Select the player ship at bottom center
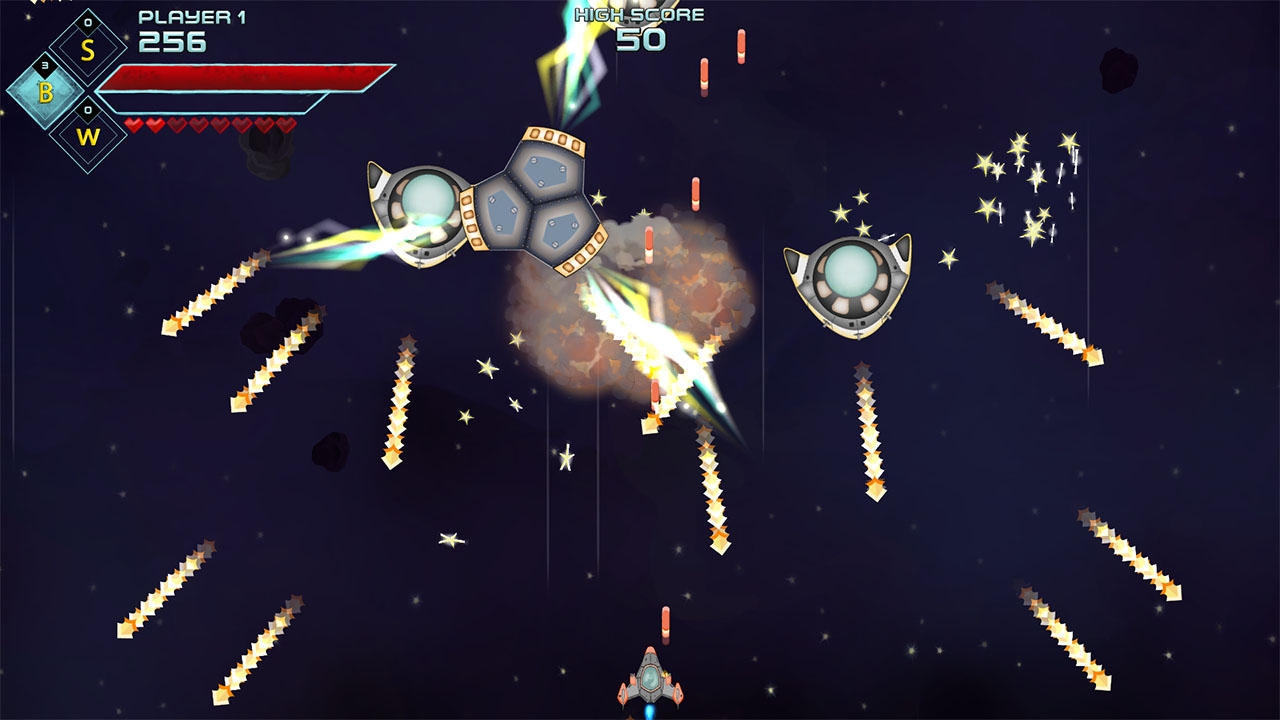This screenshot has width=1280, height=720. point(650,680)
